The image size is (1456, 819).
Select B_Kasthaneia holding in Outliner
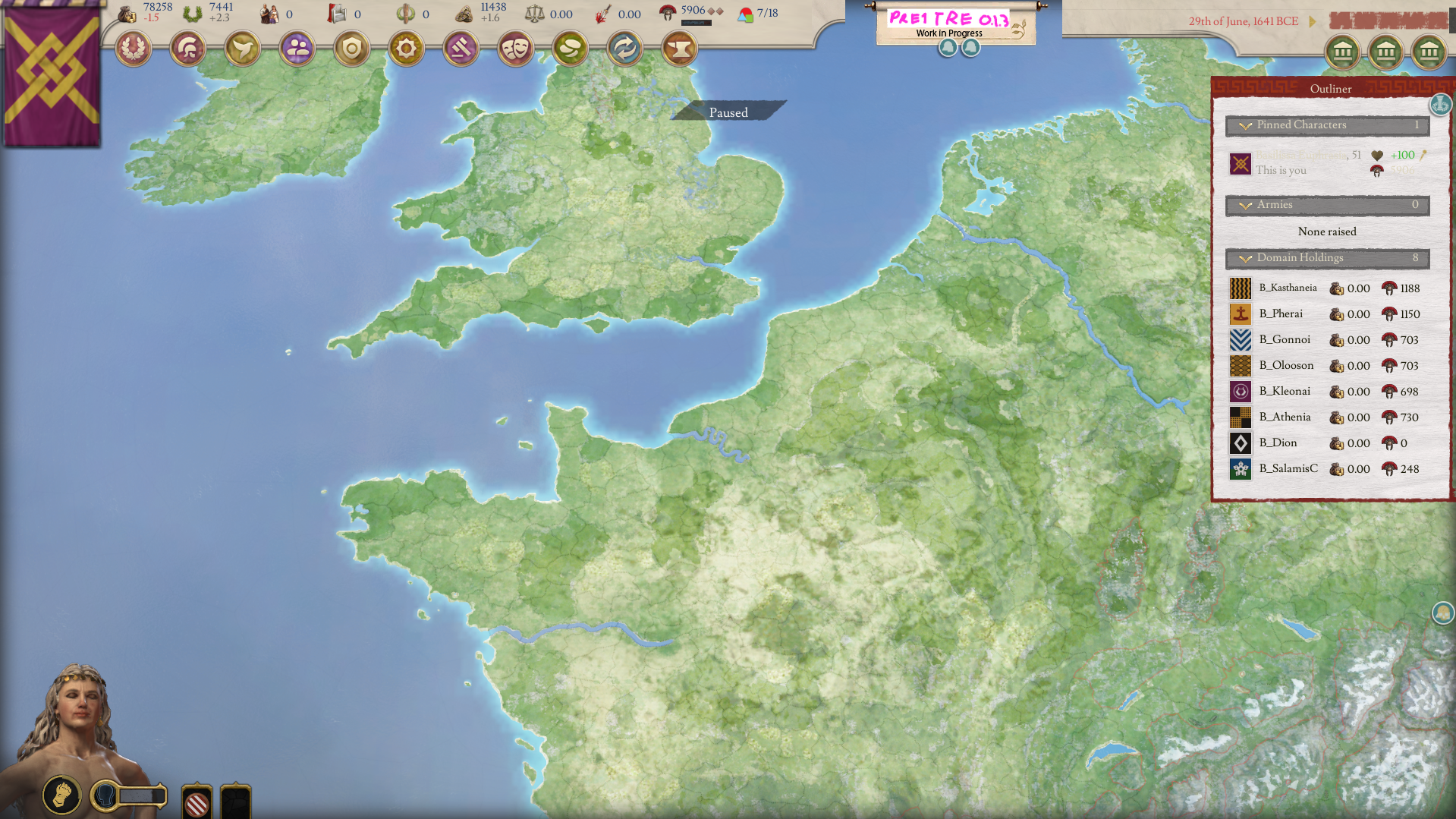coord(1288,288)
